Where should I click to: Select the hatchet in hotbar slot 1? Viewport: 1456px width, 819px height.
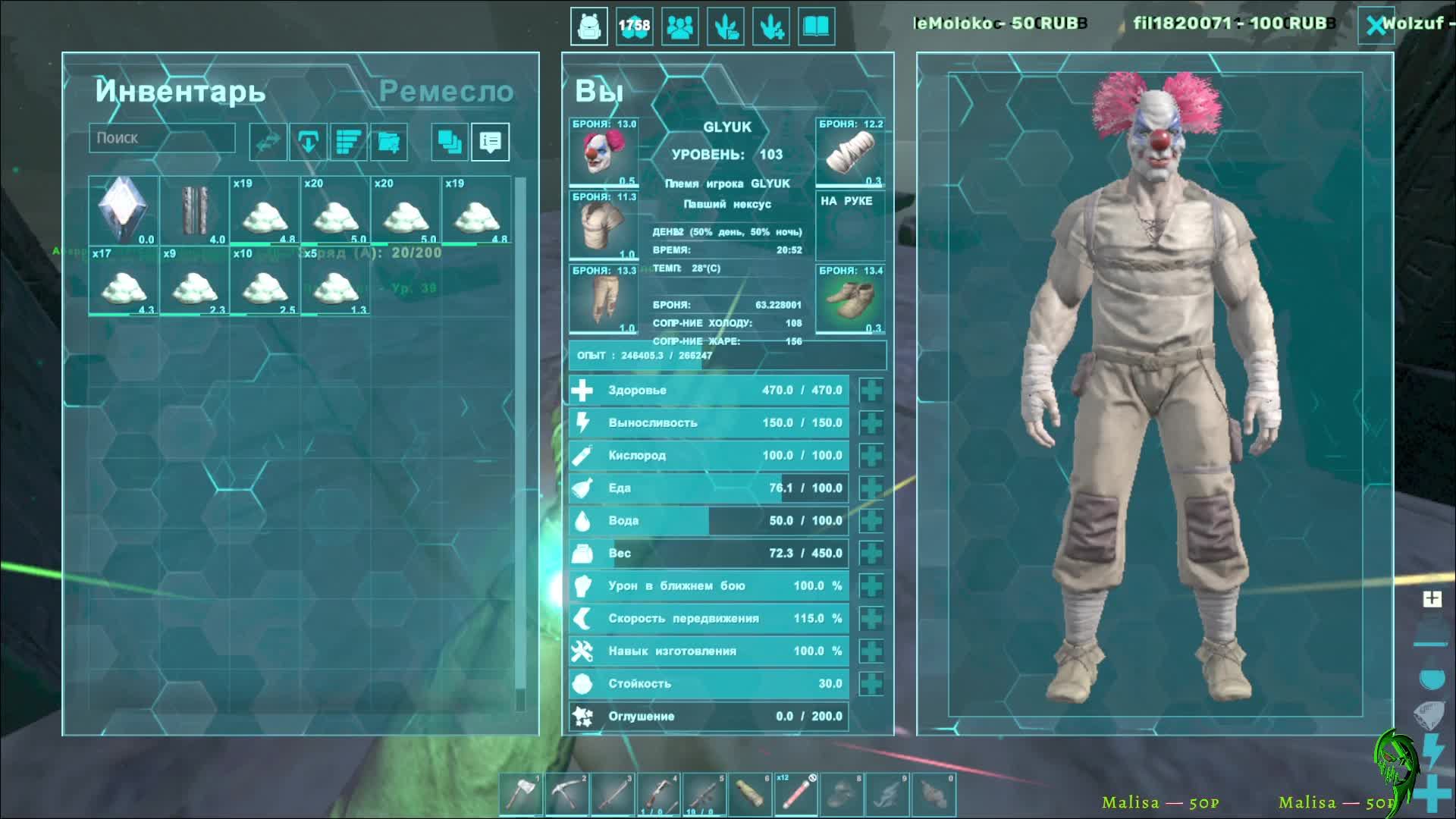coord(522,795)
